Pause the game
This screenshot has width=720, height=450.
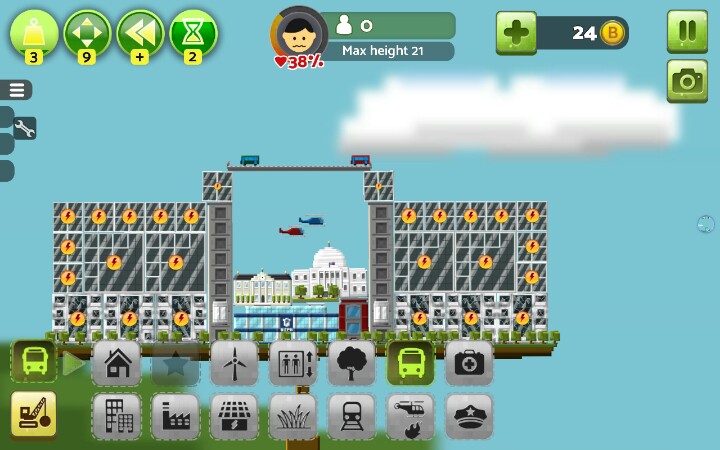click(x=687, y=30)
